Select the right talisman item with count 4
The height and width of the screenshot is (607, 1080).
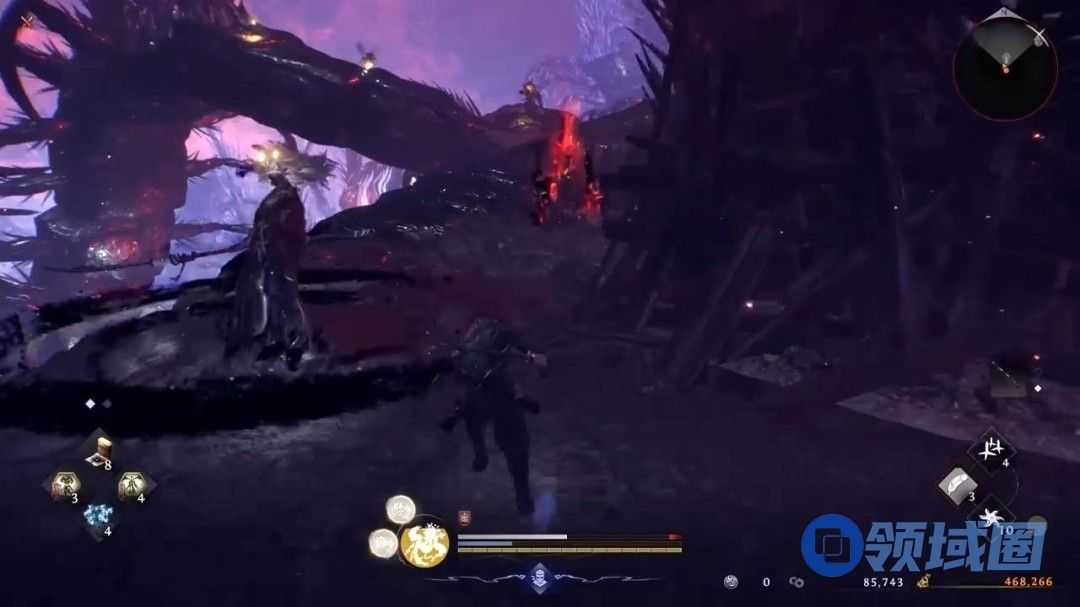[131, 486]
